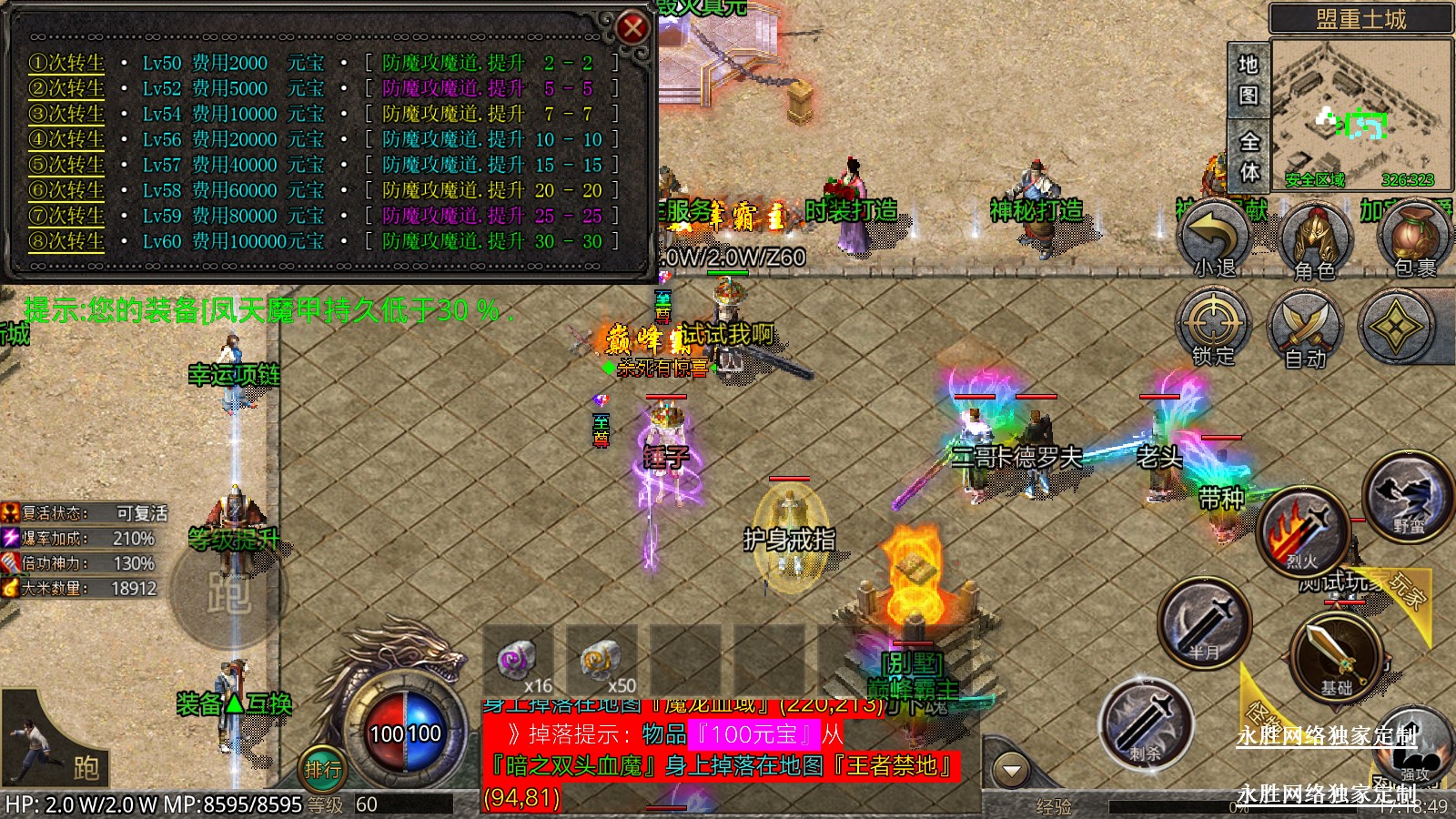Click the 盟重土城 minimap
The width and height of the screenshot is (1456, 819).
[1360, 111]
